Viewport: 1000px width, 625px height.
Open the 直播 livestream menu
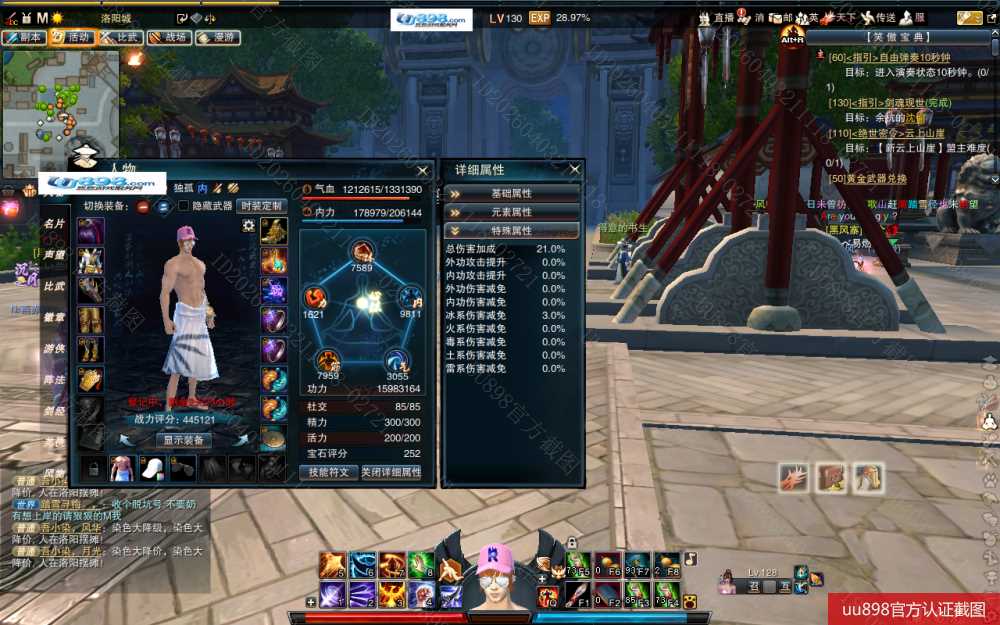716,18
